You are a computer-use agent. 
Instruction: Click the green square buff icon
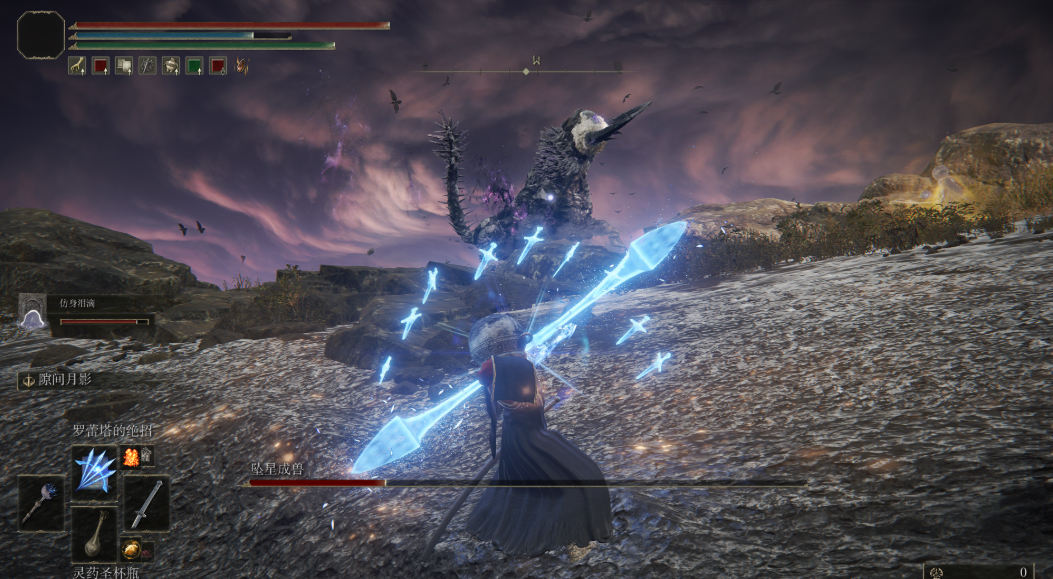point(194,66)
